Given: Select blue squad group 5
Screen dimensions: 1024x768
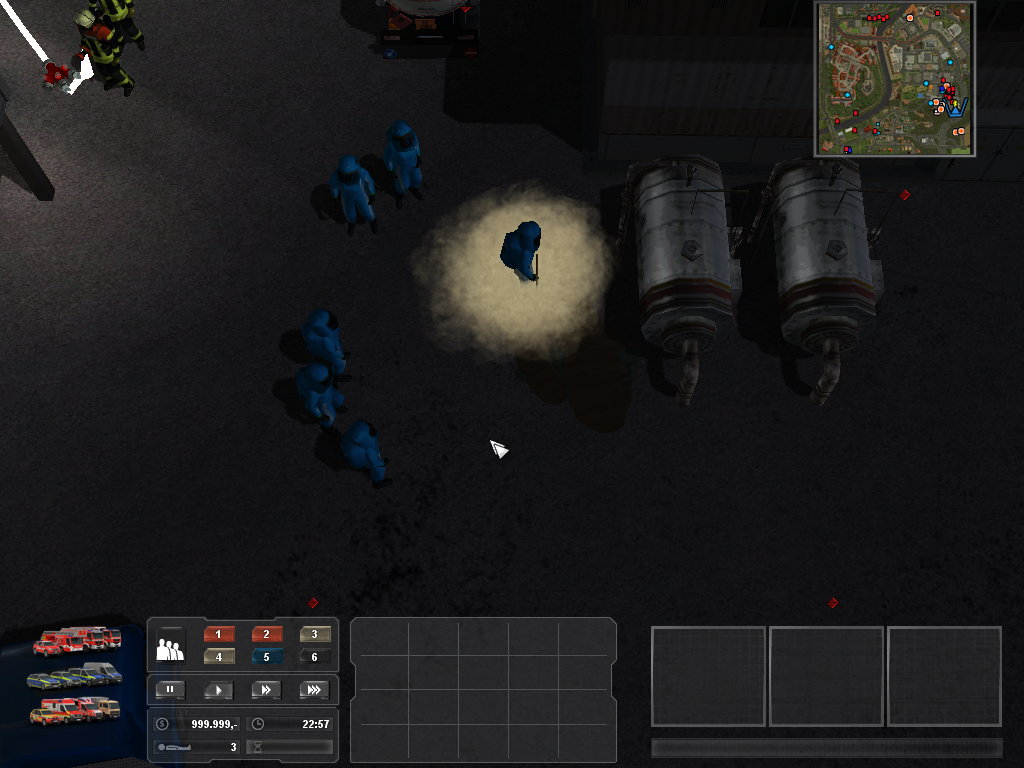Looking at the screenshot, I should coord(267,657).
